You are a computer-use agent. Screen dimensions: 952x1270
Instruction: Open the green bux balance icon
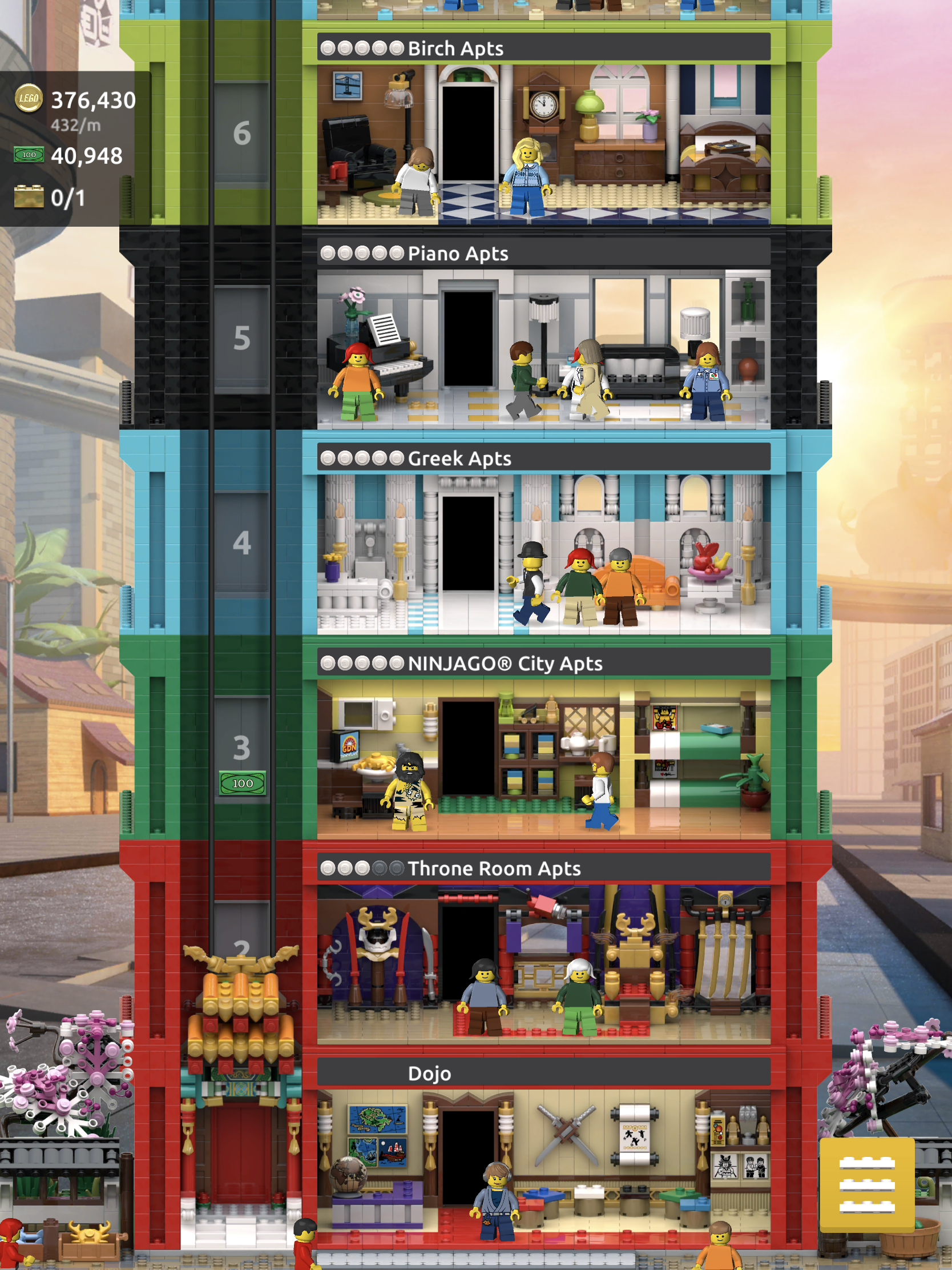coord(29,155)
